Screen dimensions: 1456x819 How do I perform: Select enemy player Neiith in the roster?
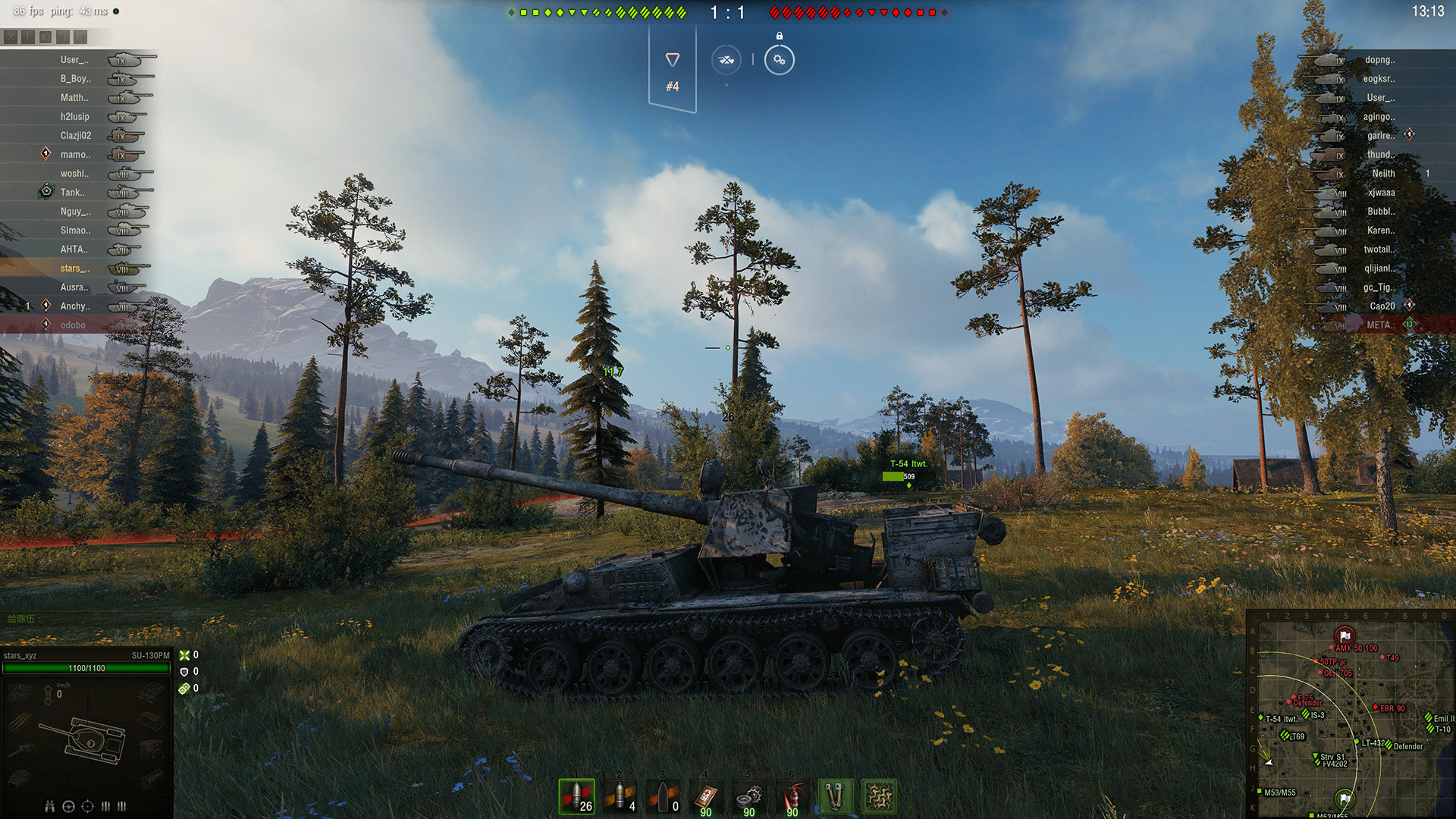(x=1383, y=174)
